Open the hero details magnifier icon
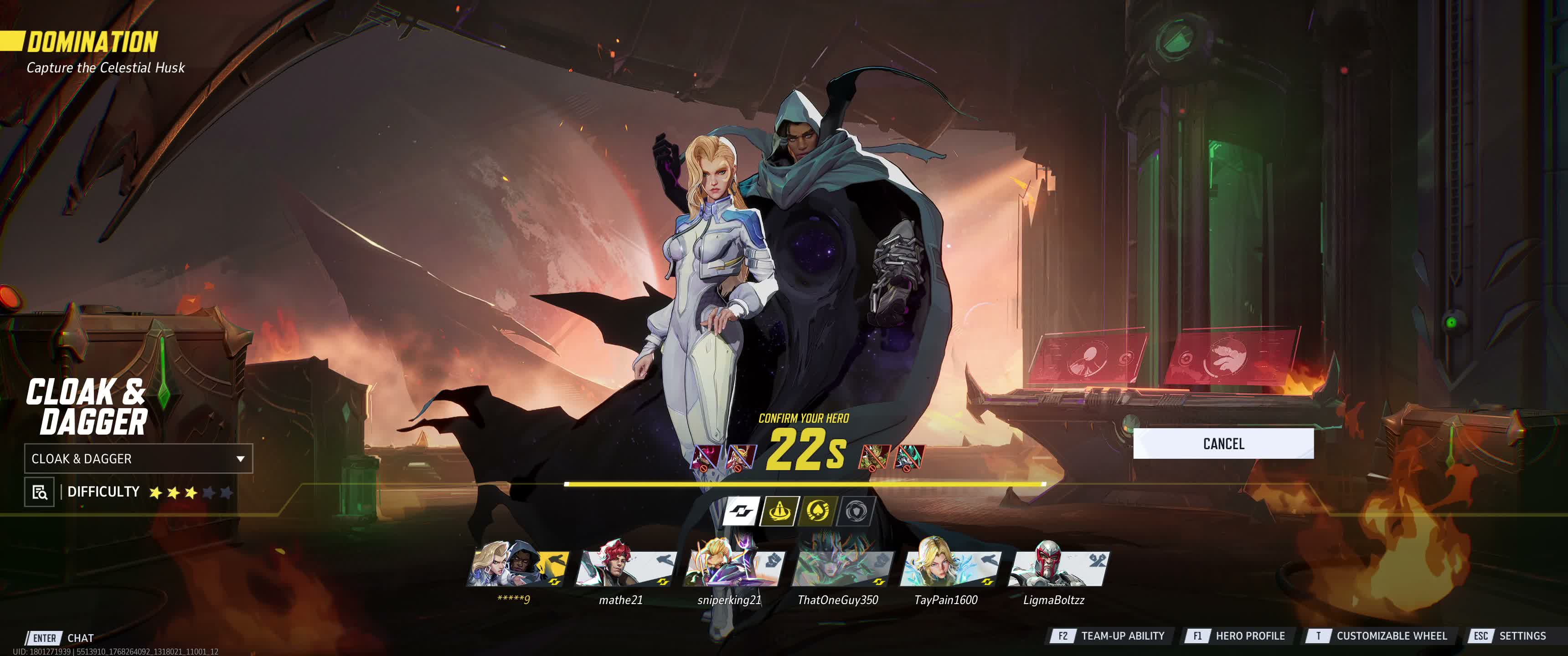This screenshot has height=656, width=1568. (40, 492)
